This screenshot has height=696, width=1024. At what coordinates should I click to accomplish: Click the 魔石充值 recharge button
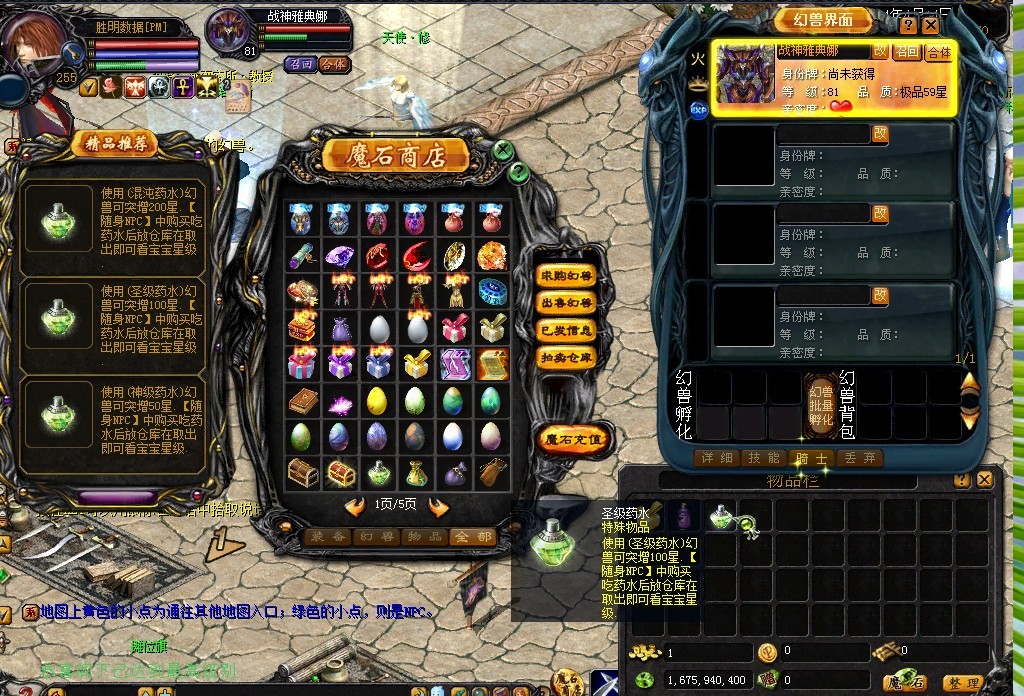coord(572,438)
